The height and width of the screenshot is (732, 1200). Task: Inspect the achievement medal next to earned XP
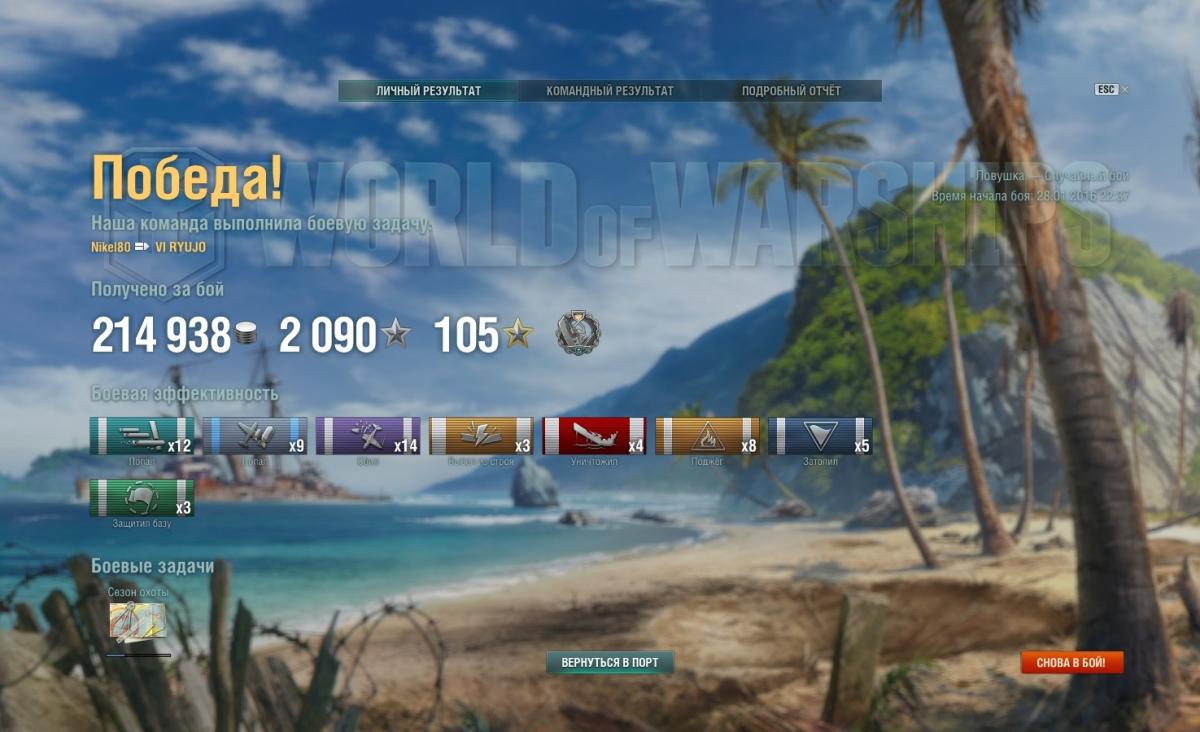click(578, 334)
